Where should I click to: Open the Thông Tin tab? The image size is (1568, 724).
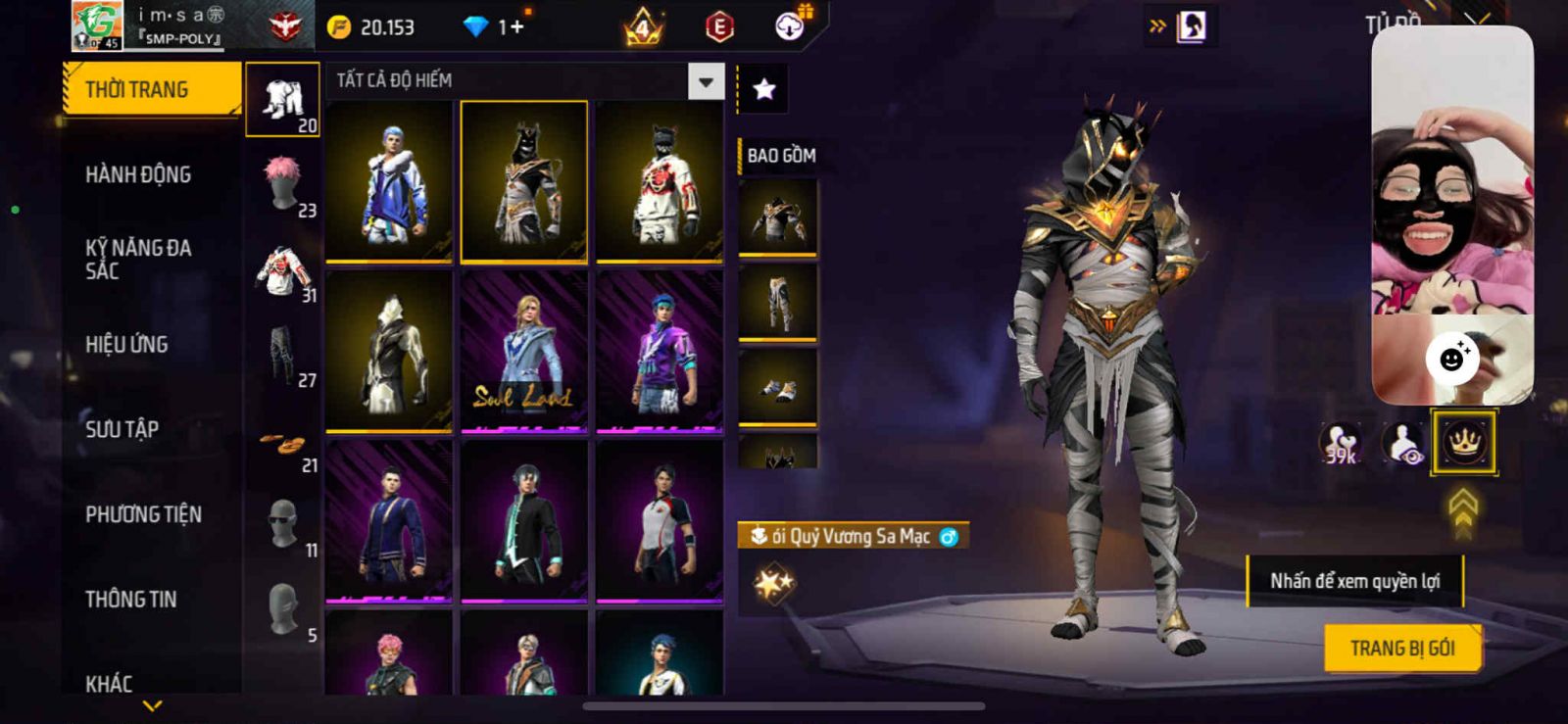pos(130,600)
